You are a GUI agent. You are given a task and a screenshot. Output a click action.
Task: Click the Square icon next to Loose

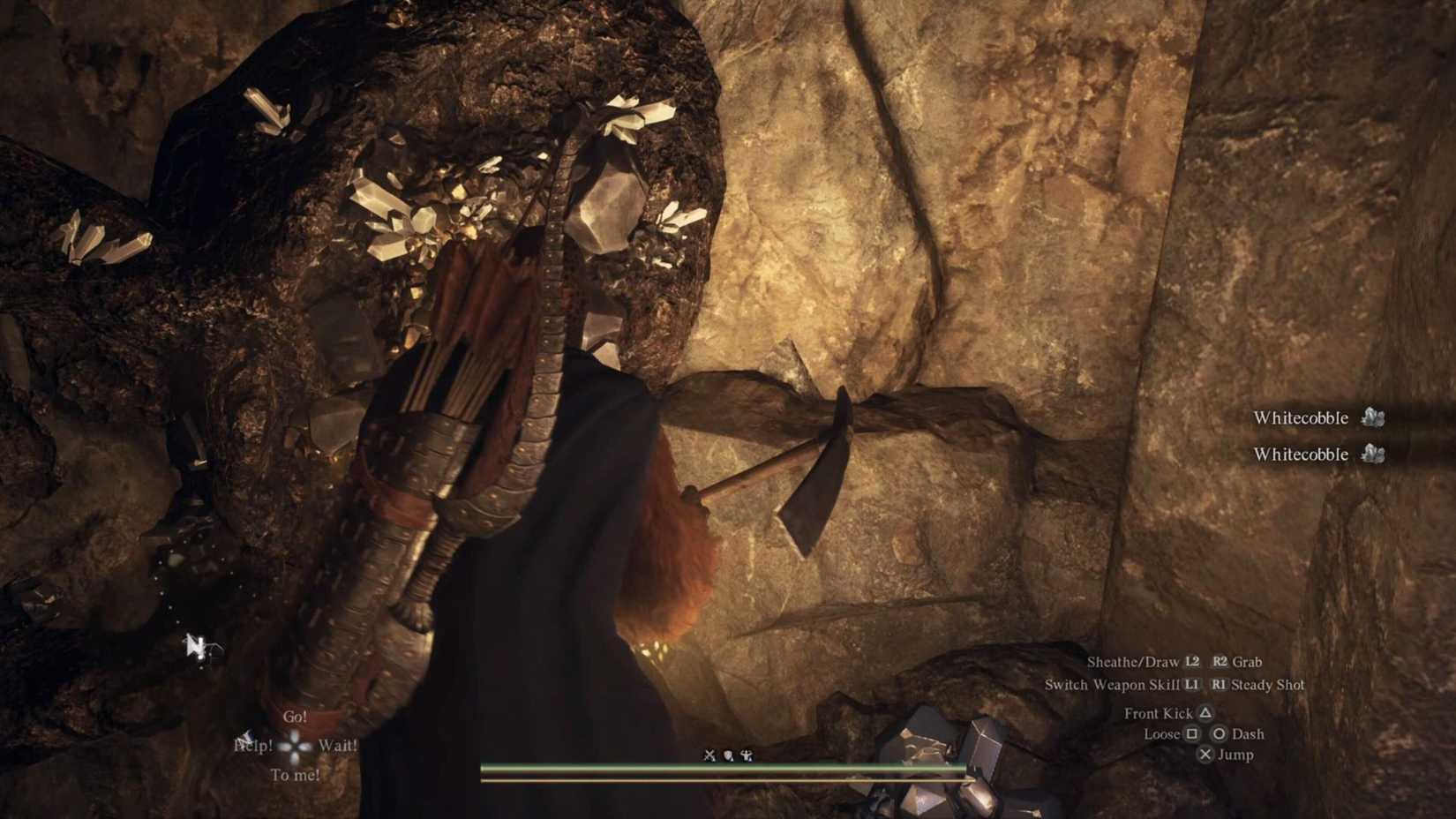click(1194, 734)
